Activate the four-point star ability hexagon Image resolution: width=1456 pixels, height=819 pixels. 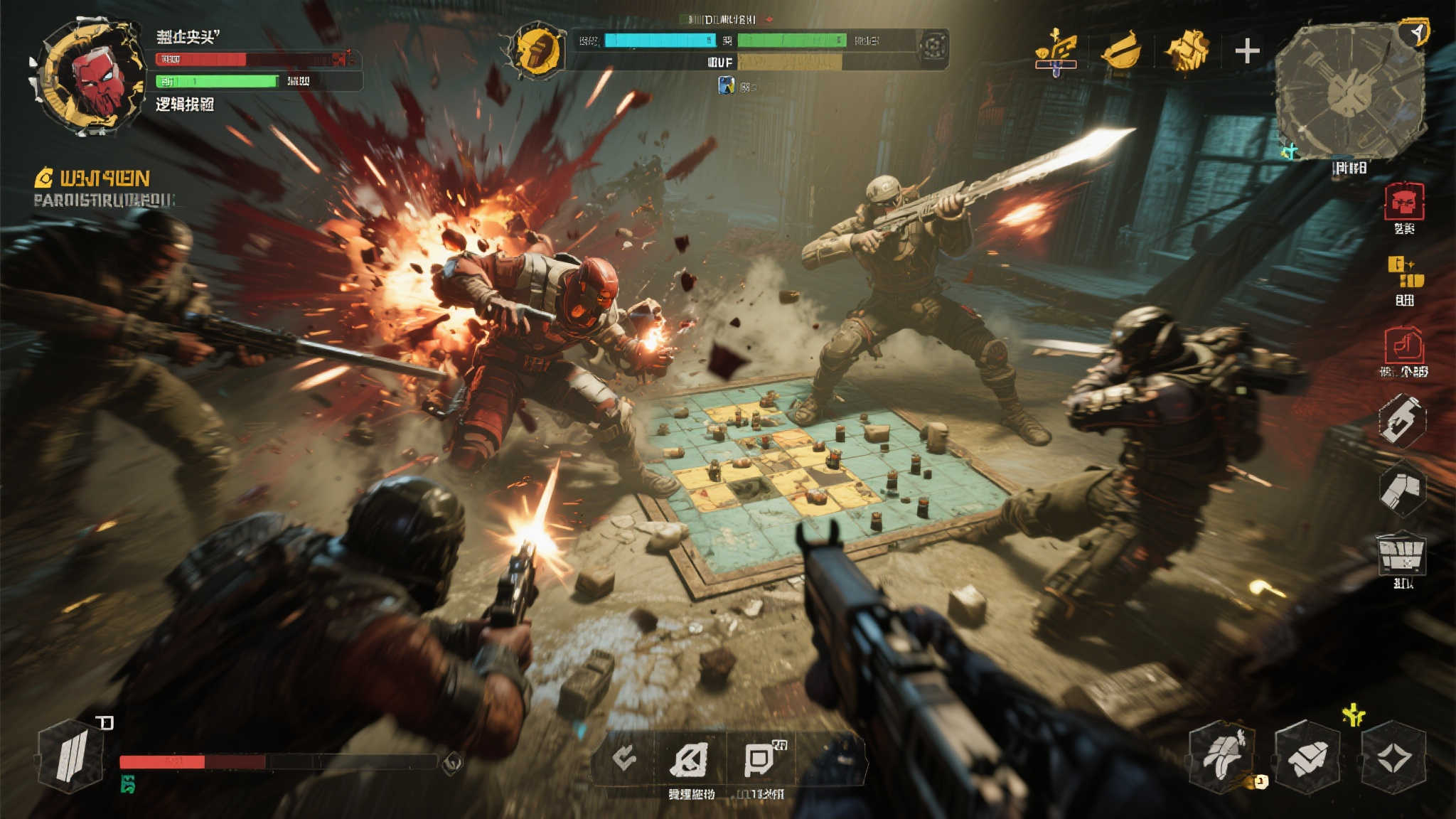(1393, 757)
